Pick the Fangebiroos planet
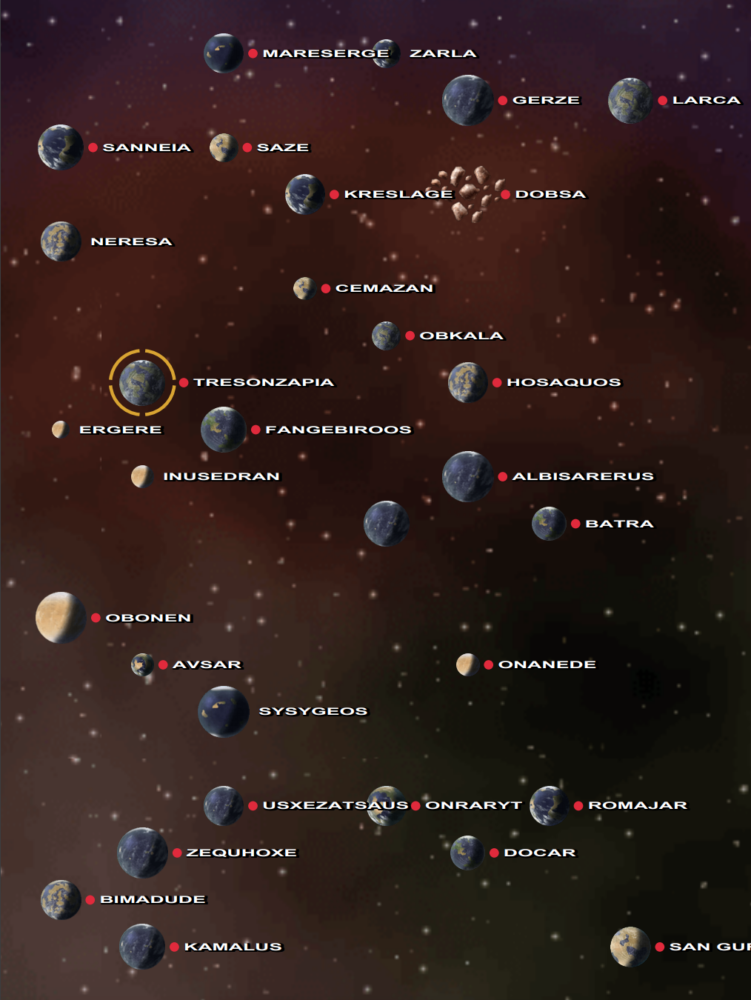Image resolution: width=751 pixels, height=1000 pixels. click(x=223, y=429)
